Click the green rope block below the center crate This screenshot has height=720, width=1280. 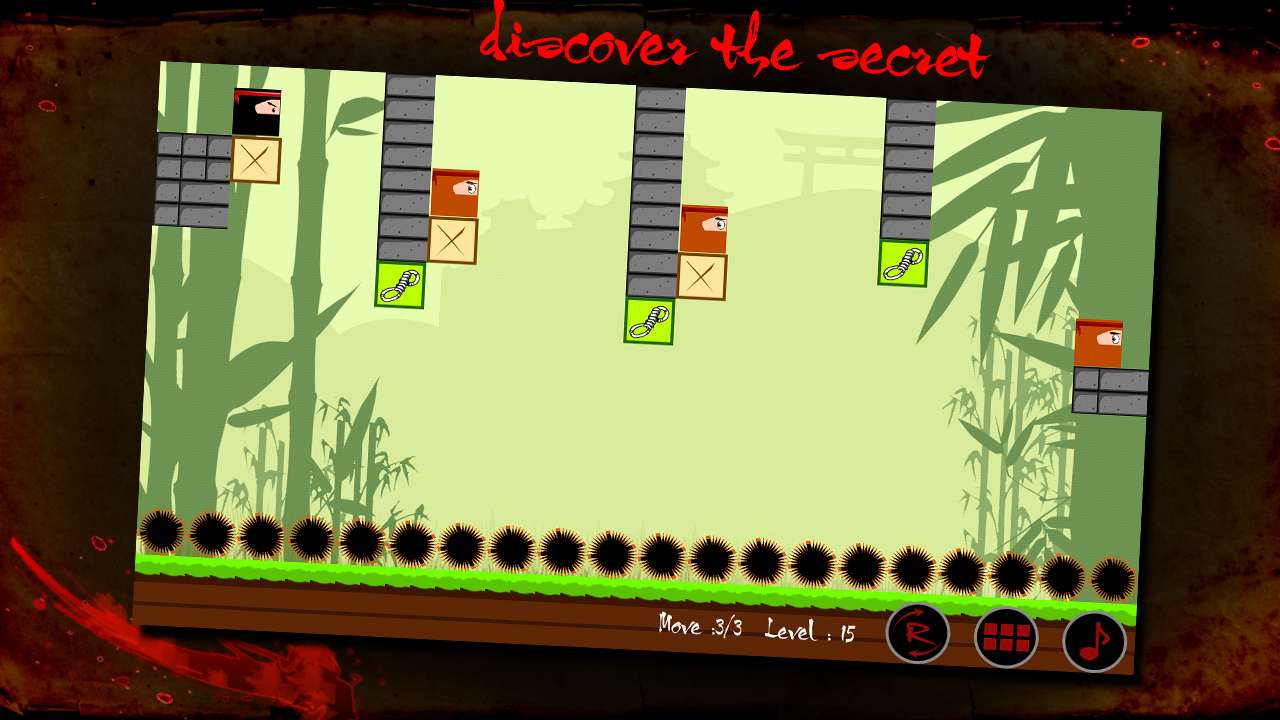click(650, 321)
